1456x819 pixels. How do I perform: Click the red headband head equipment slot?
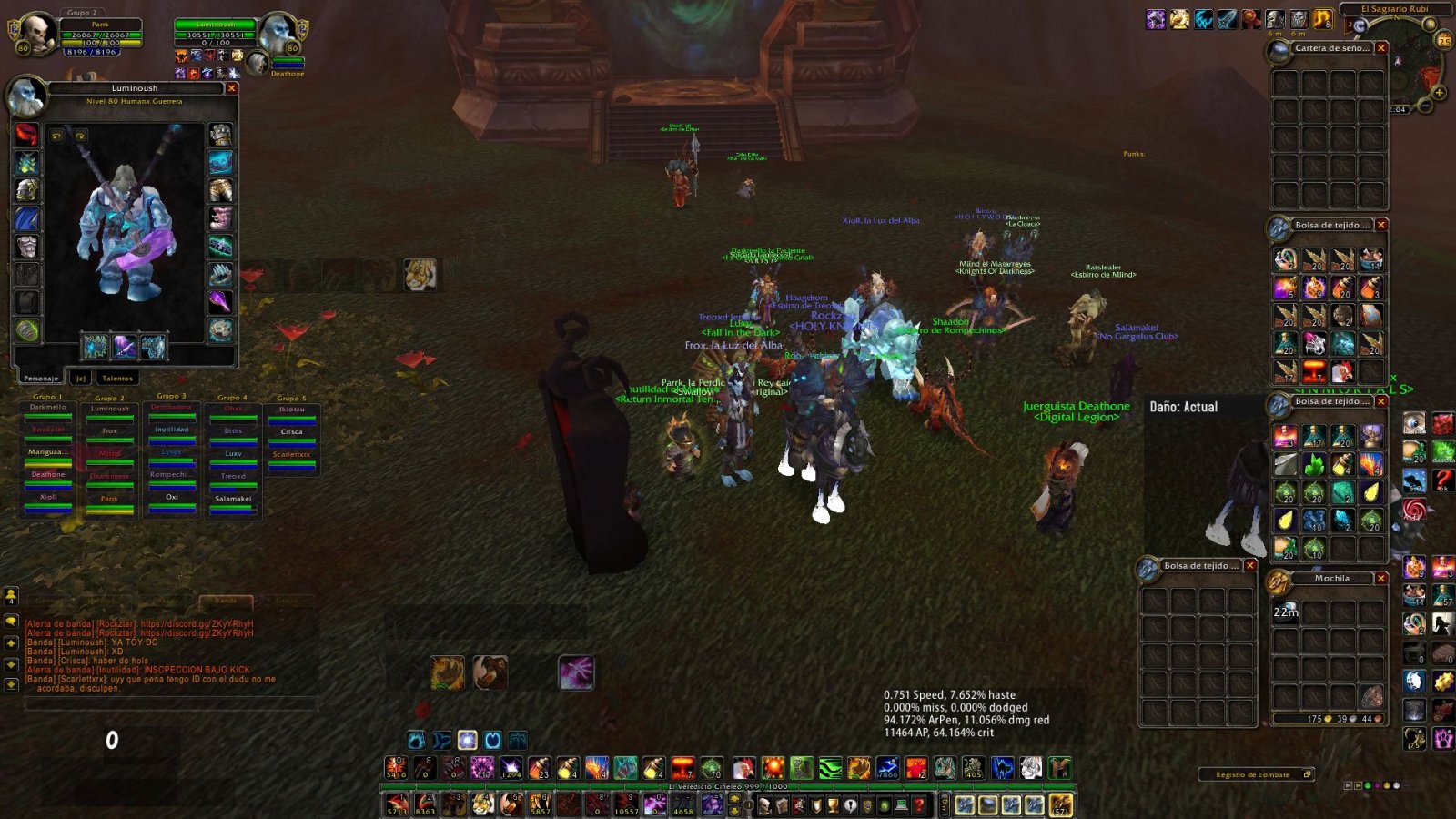point(27,135)
